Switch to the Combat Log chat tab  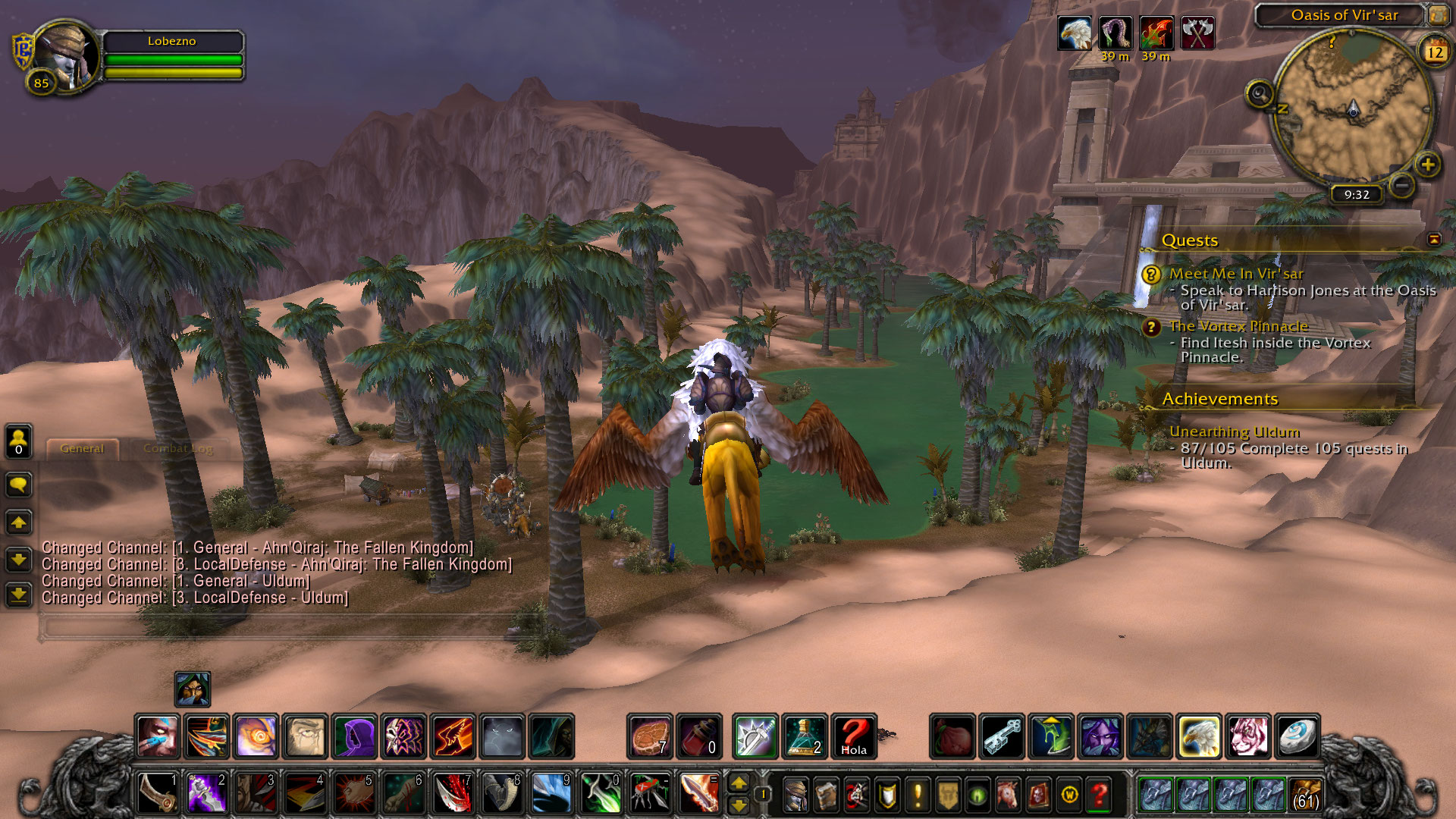[x=177, y=449]
